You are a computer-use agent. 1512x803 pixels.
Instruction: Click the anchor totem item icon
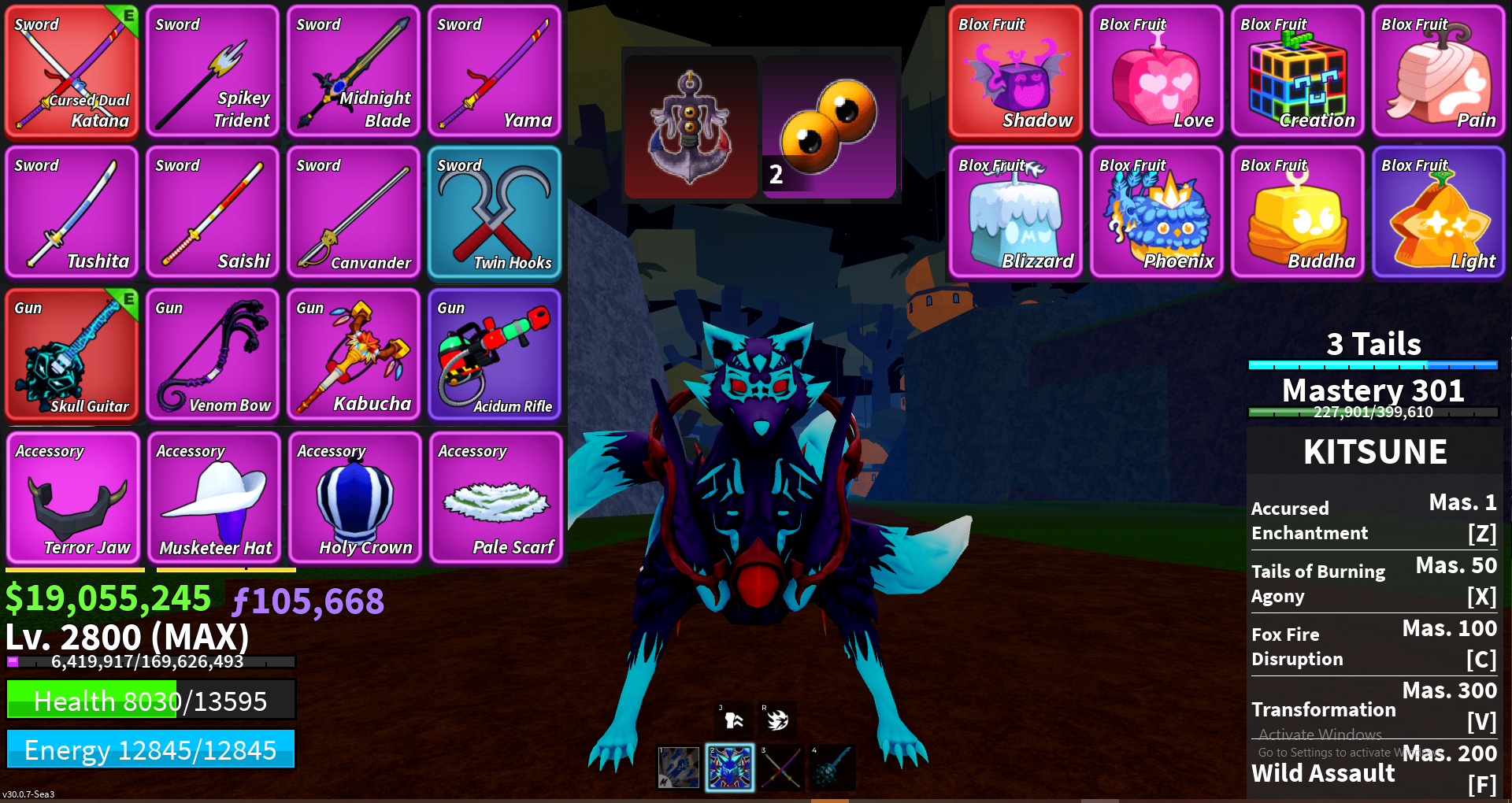691,126
